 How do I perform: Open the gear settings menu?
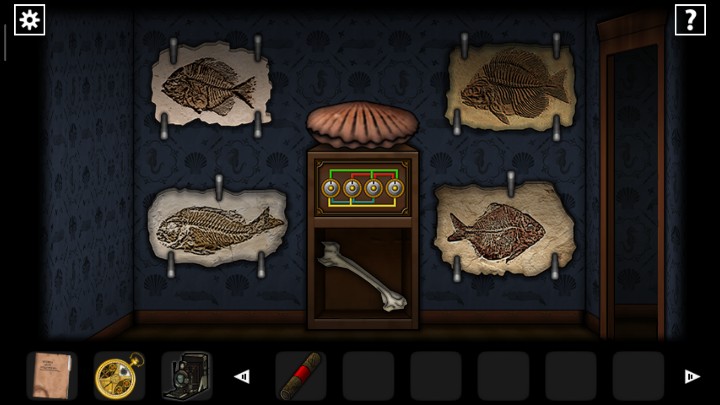point(29,19)
